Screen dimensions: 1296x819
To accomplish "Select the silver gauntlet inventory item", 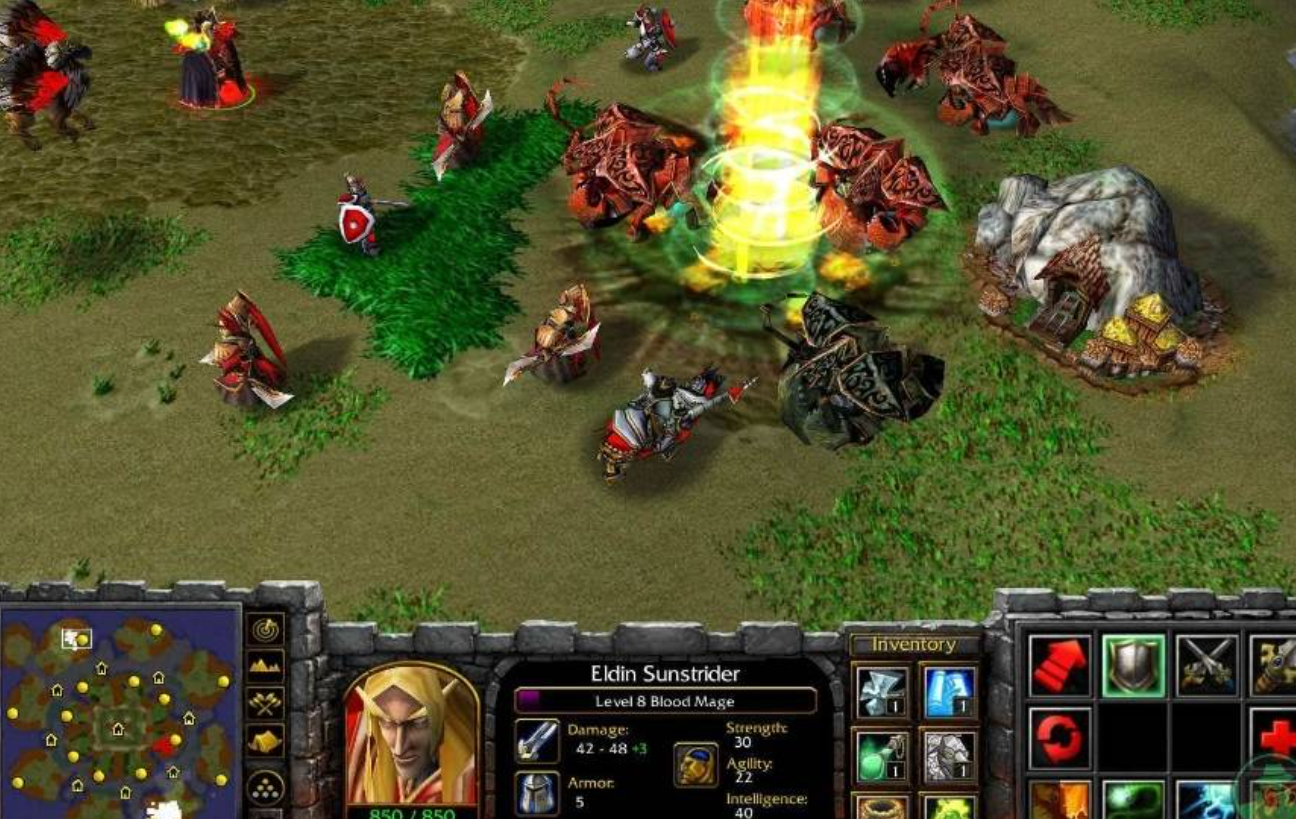I will [948, 755].
